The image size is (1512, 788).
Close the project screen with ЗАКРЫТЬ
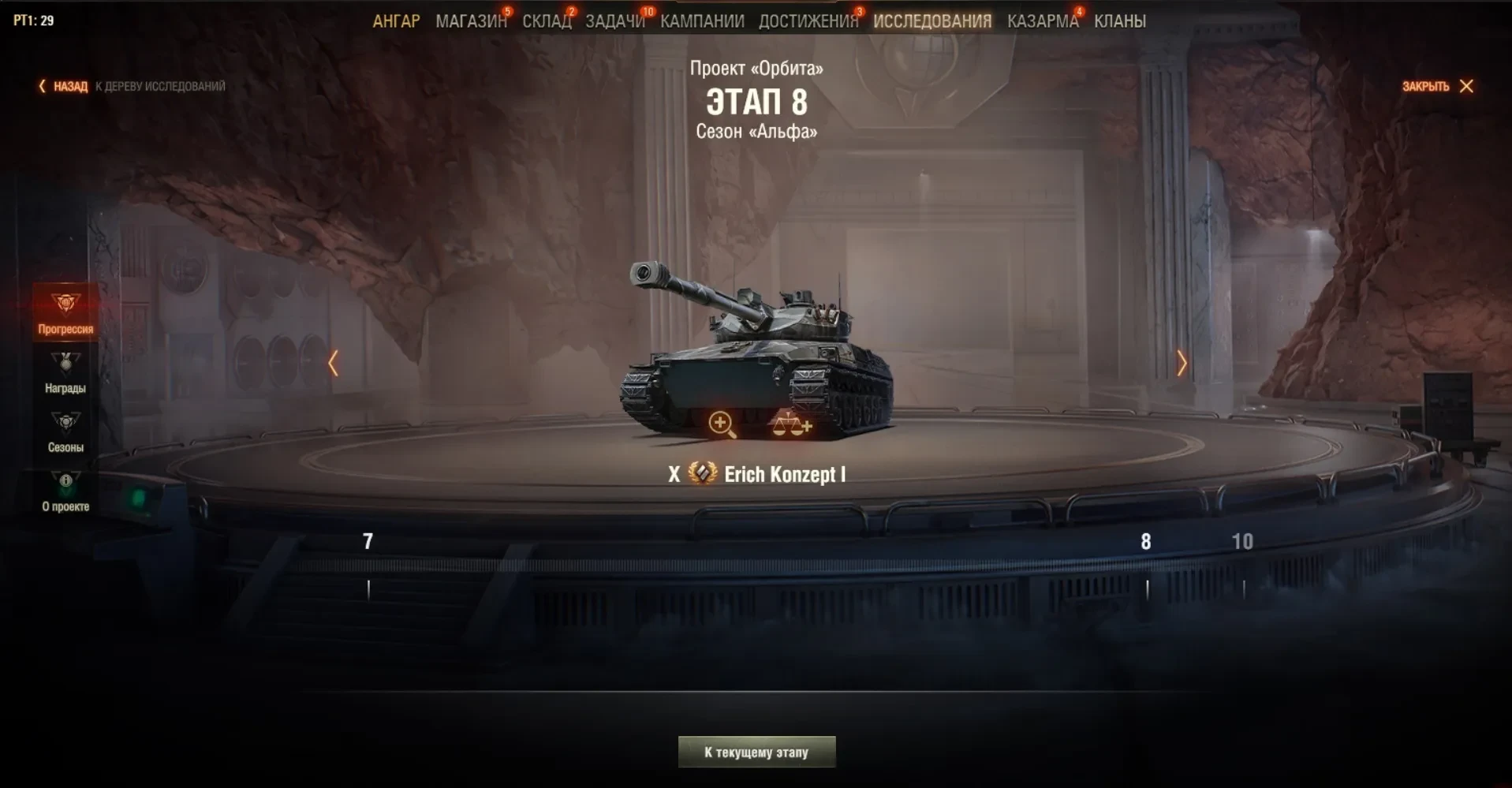pyautogui.click(x=1437, y=86)
